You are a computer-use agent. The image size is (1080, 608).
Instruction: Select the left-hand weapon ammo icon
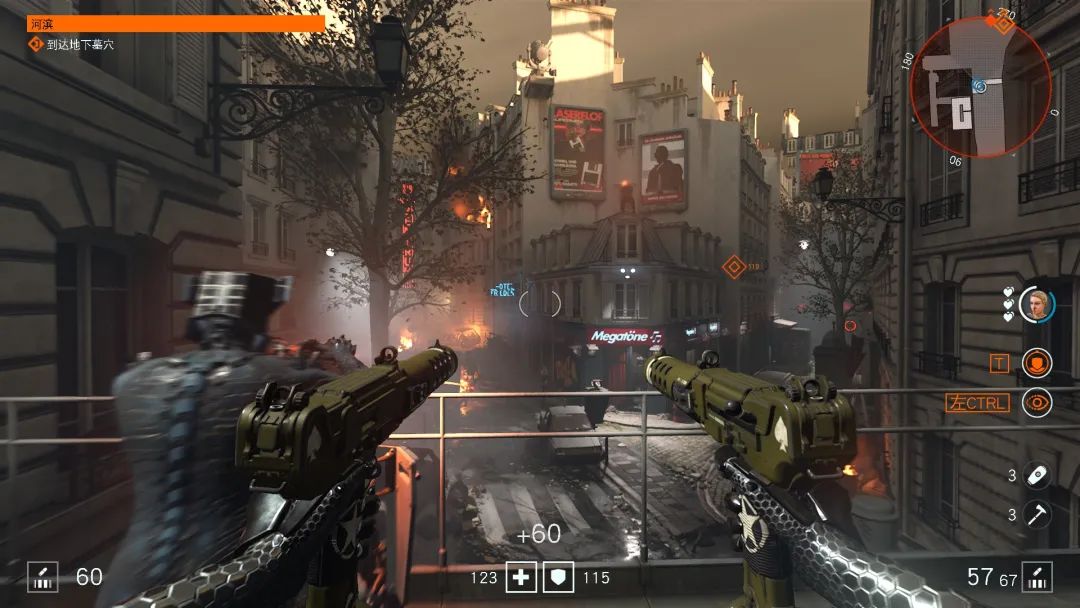(42, 577)
